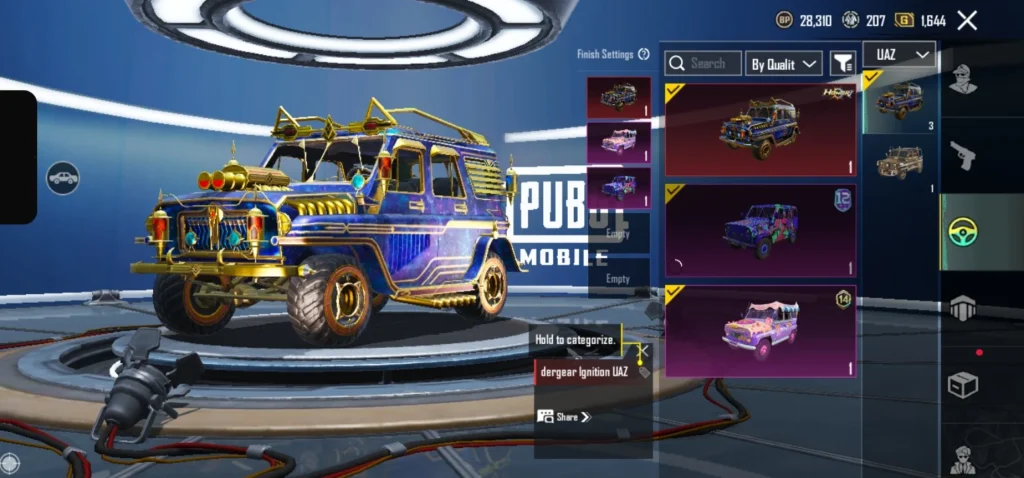This screenshot has height=478, width=1024.
Task: Open the Finish Settings help icon
Action: [644, 54]
